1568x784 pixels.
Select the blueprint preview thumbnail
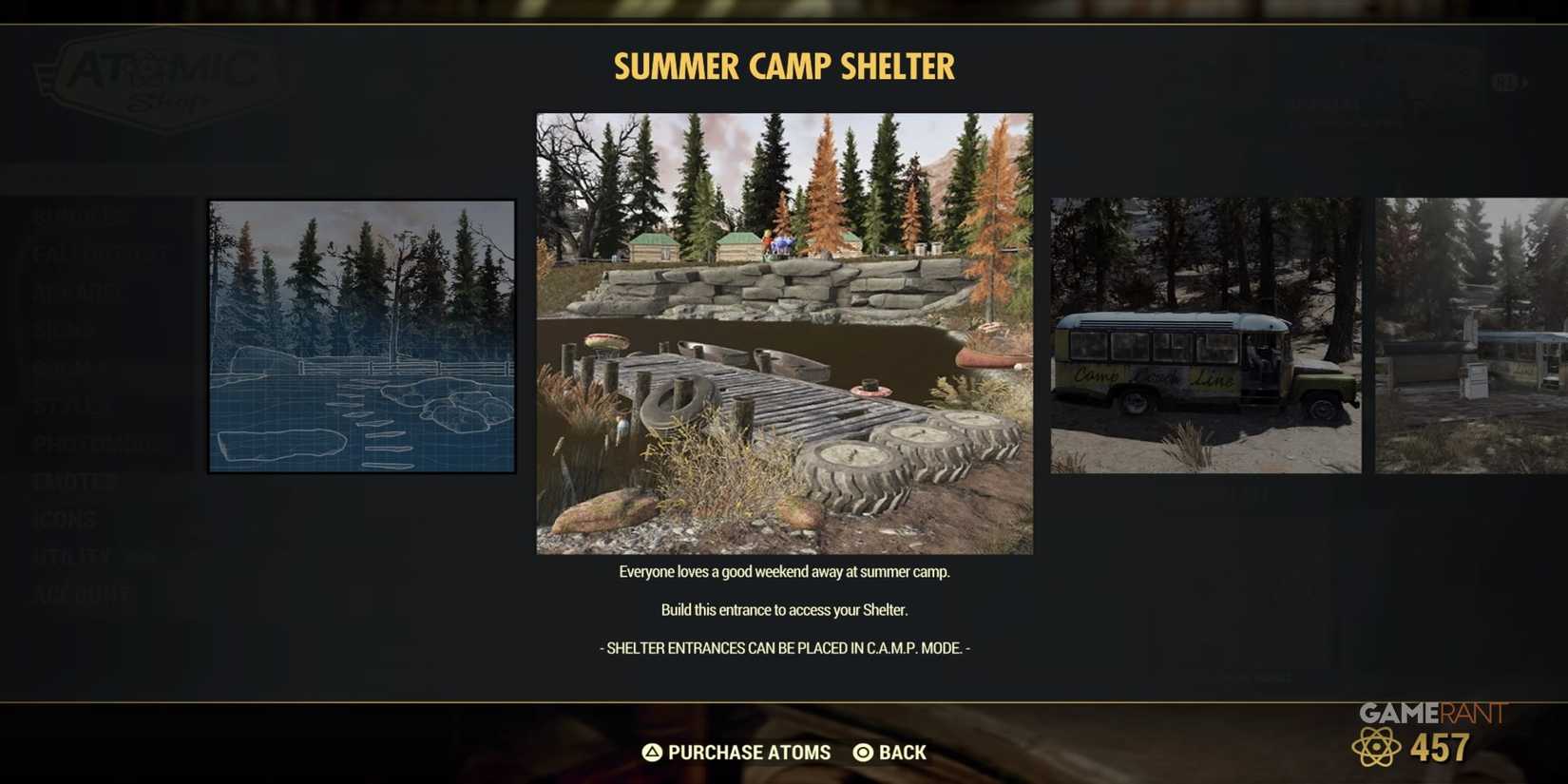click(361, 334)
